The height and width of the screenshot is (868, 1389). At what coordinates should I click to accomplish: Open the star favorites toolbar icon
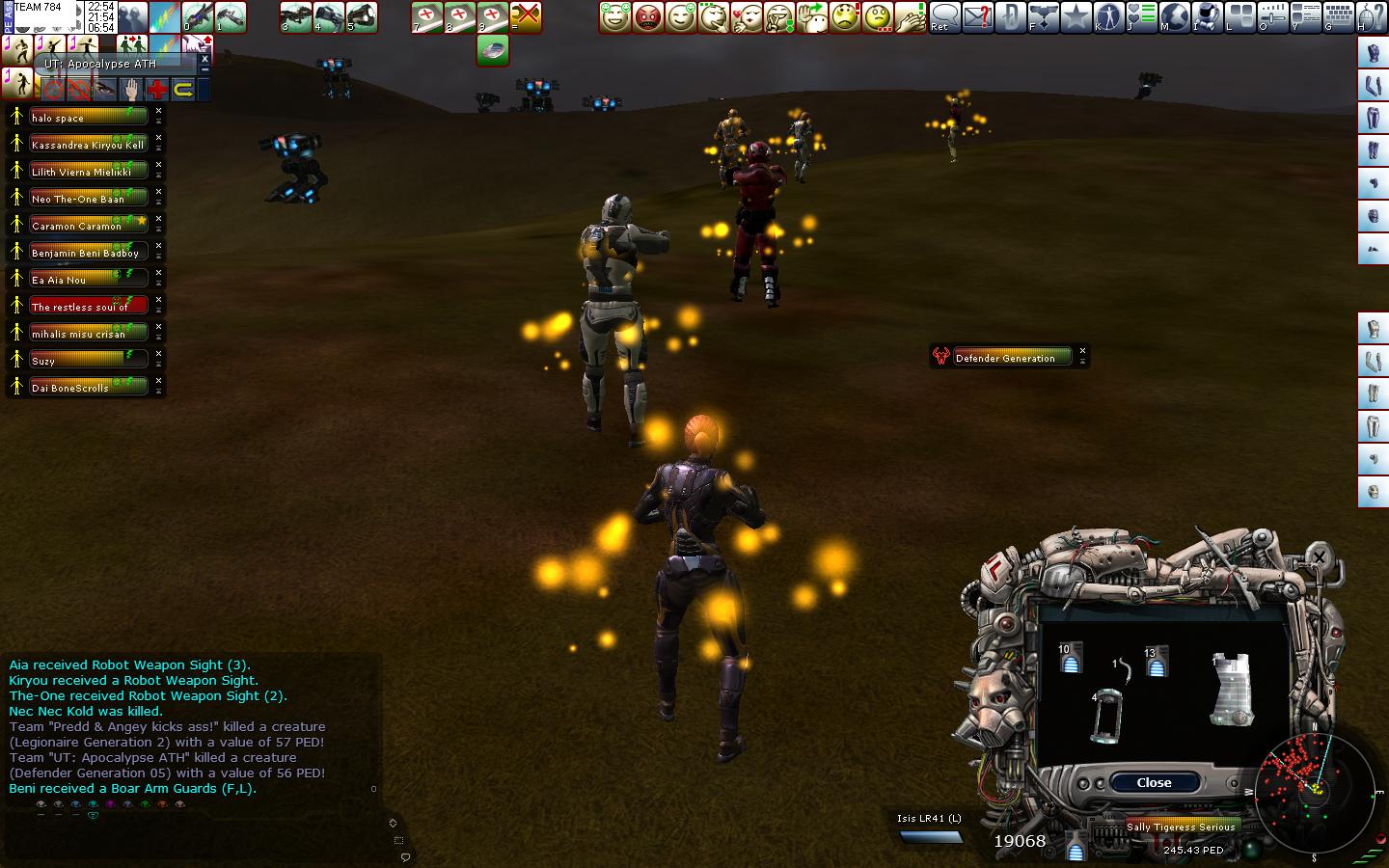pos(1076,16)
